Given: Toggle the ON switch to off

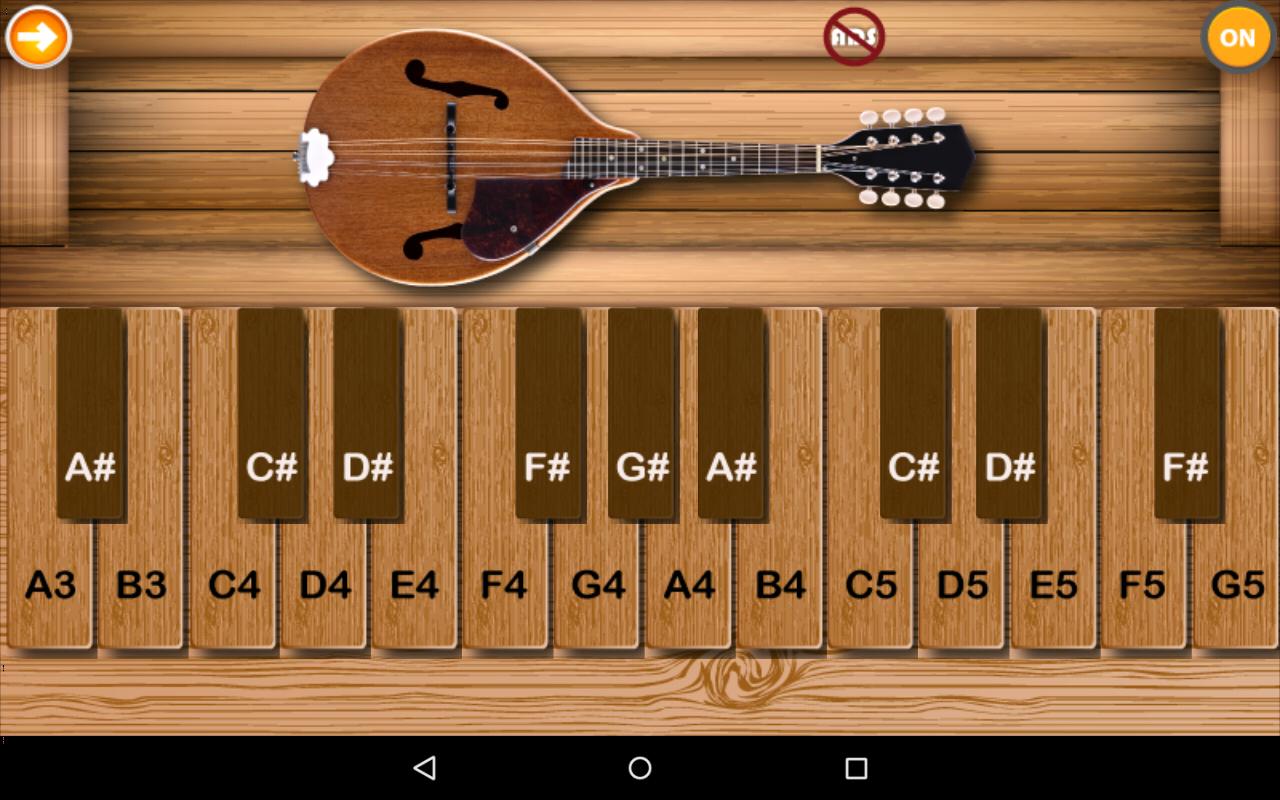Looking at the screenshot, I should point(1237,37).
